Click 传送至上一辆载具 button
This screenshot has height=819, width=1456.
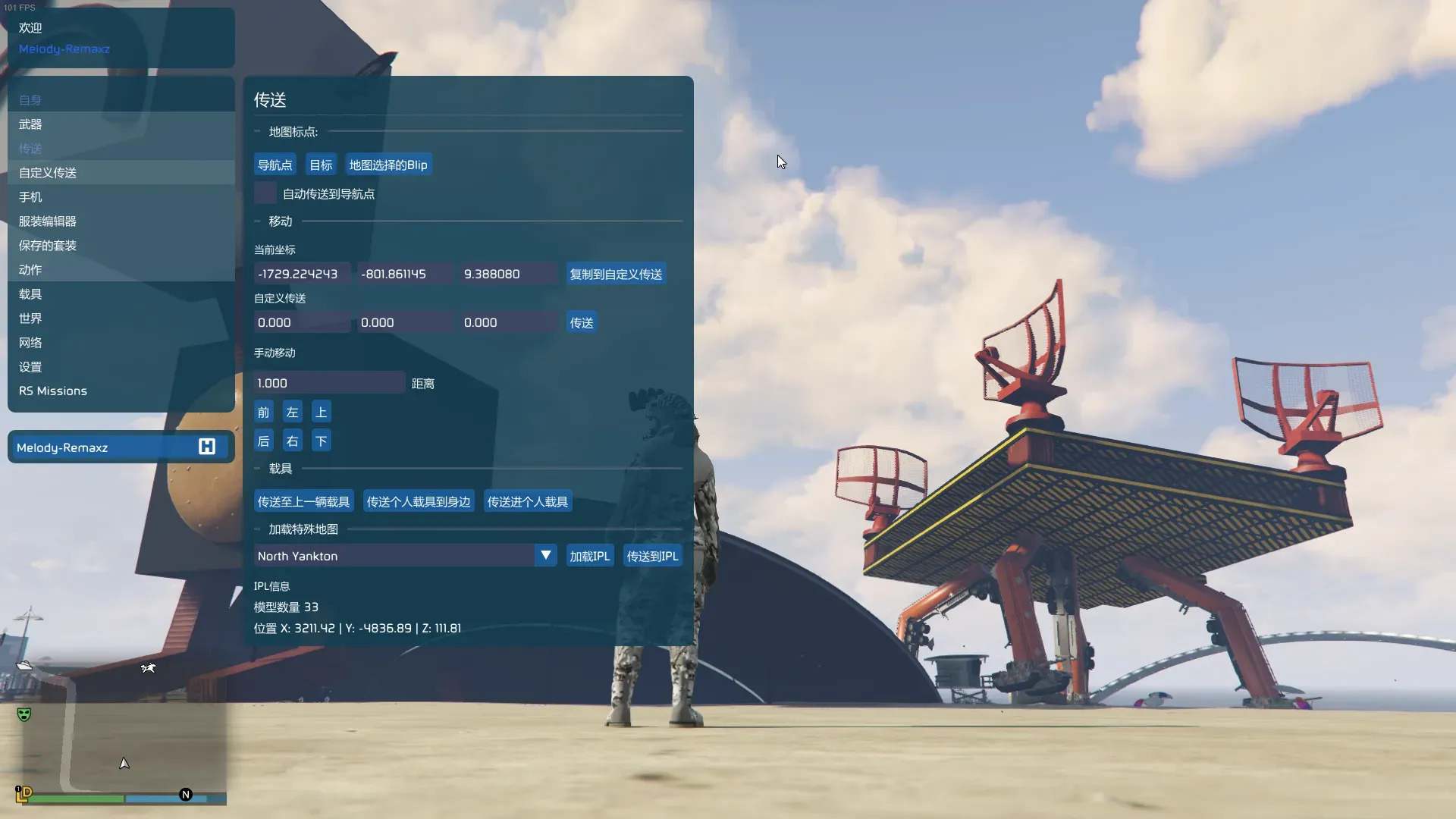coord(303,500)
